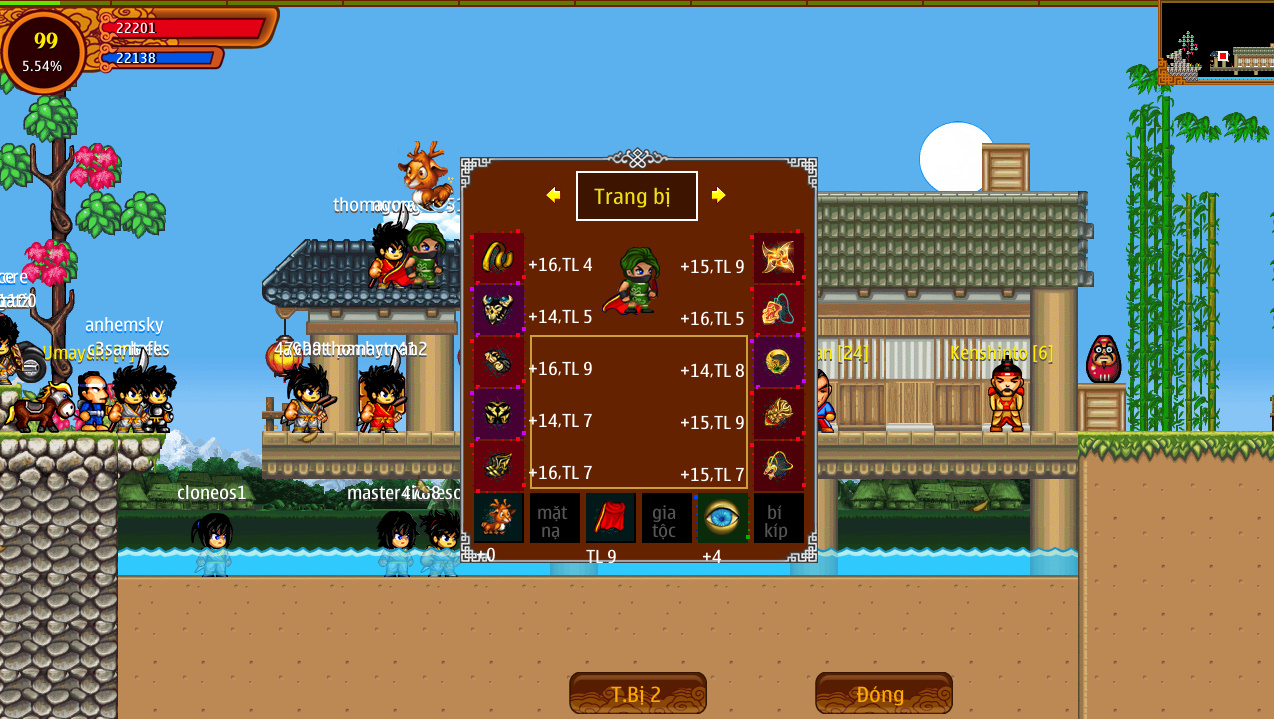The width and height of the screenshot is (1274, 719).
Task: Select the pet mount slot
Action: click(499, 518)
